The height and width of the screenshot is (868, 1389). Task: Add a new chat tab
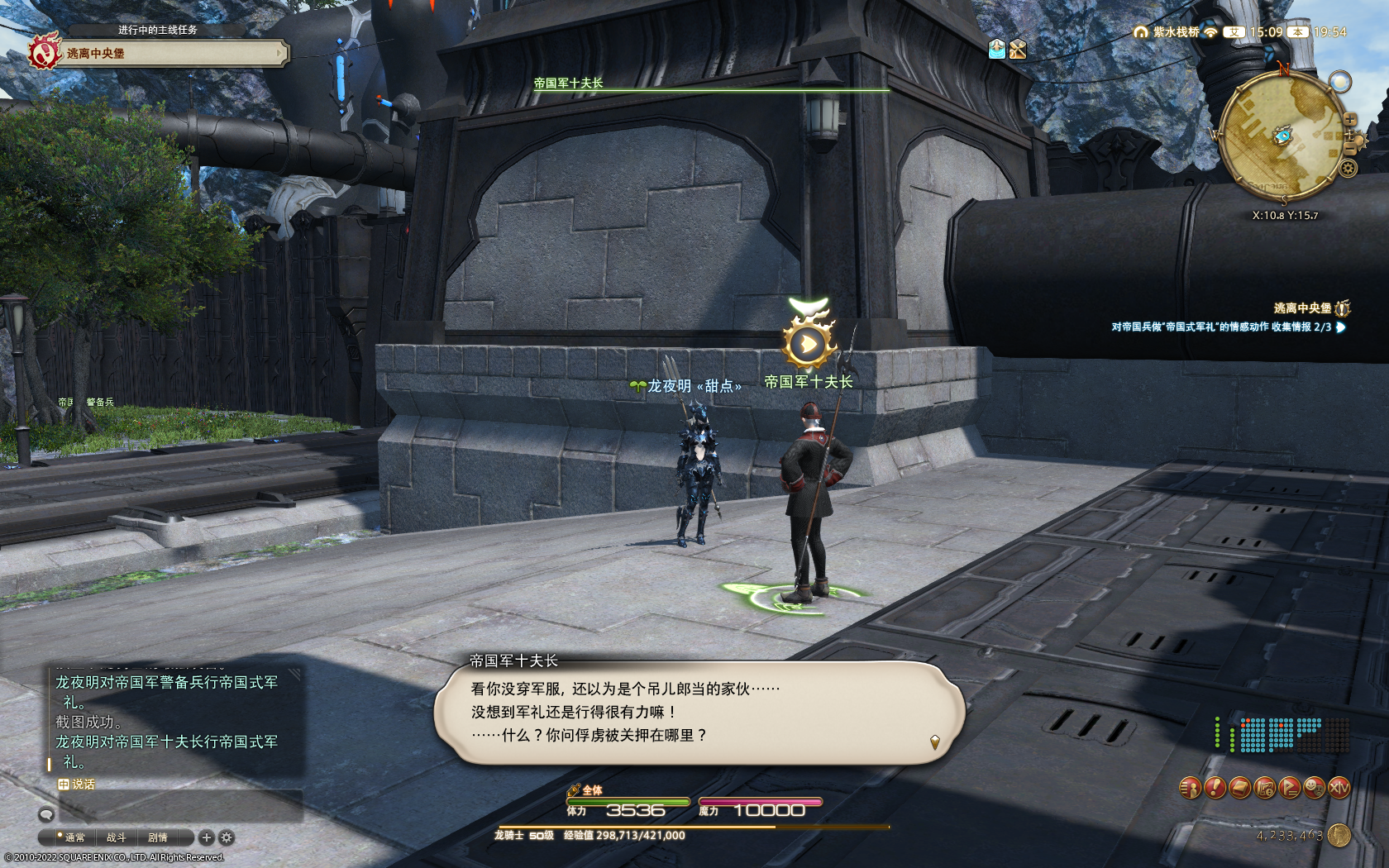pyautogui.click(x=207, y=837)
